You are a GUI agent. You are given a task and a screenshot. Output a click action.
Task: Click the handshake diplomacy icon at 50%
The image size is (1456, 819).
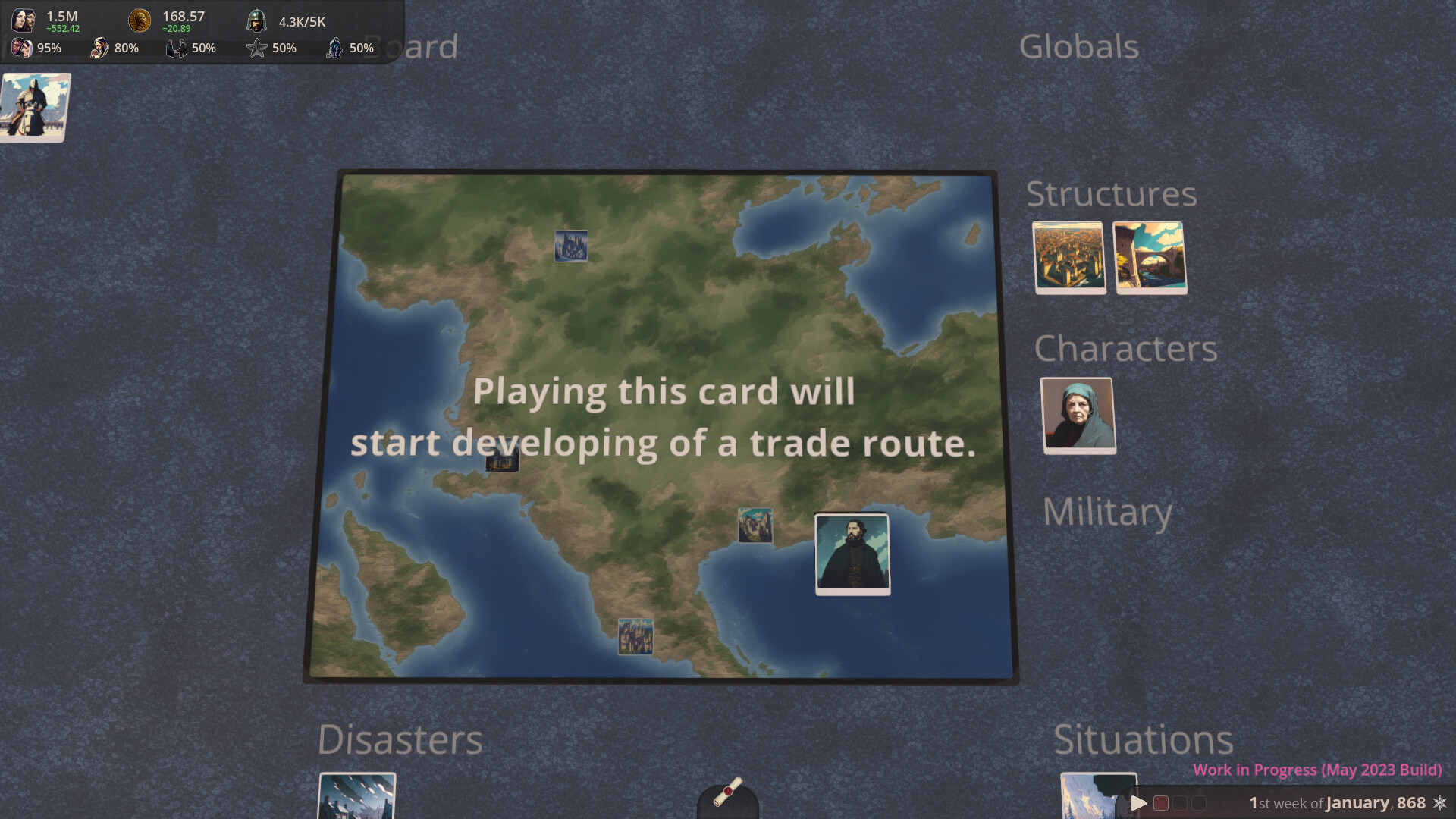coord(176,48)
